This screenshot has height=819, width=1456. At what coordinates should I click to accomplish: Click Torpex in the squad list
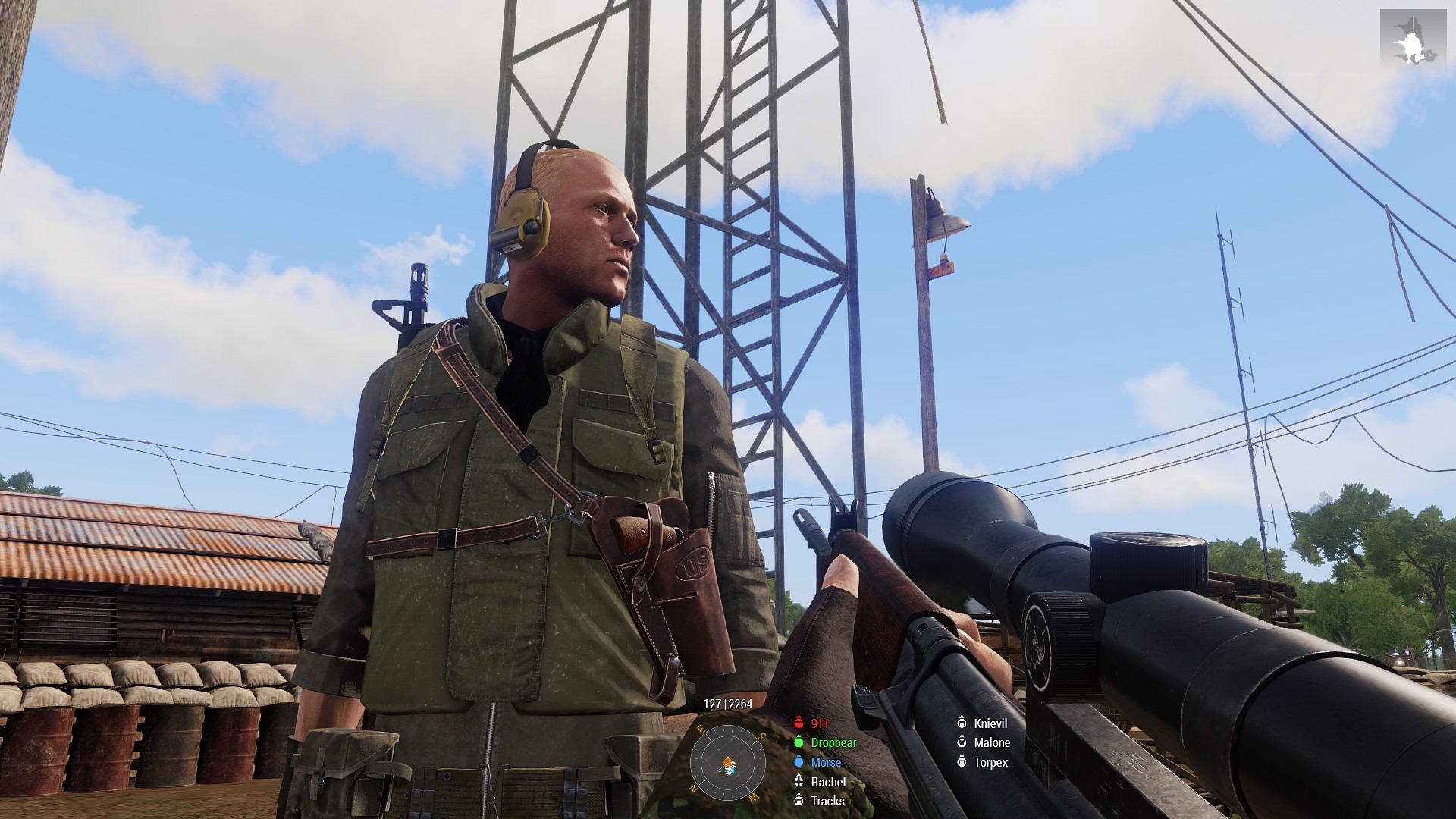coord(990,763)
